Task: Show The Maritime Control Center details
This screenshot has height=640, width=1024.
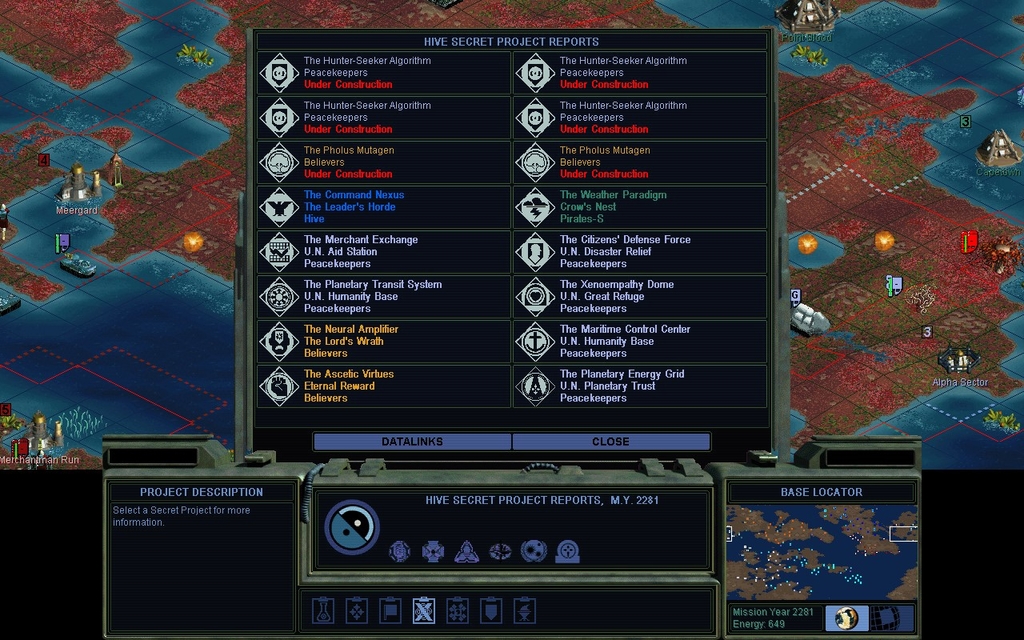Action: (640, 341)
